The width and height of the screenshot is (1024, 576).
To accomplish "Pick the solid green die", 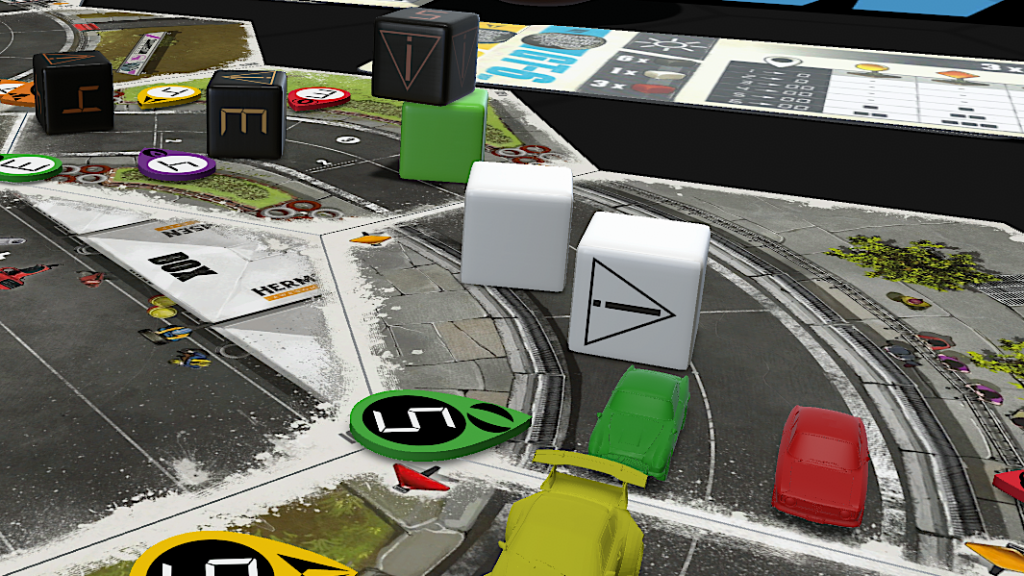I will (x=443, y=137).
